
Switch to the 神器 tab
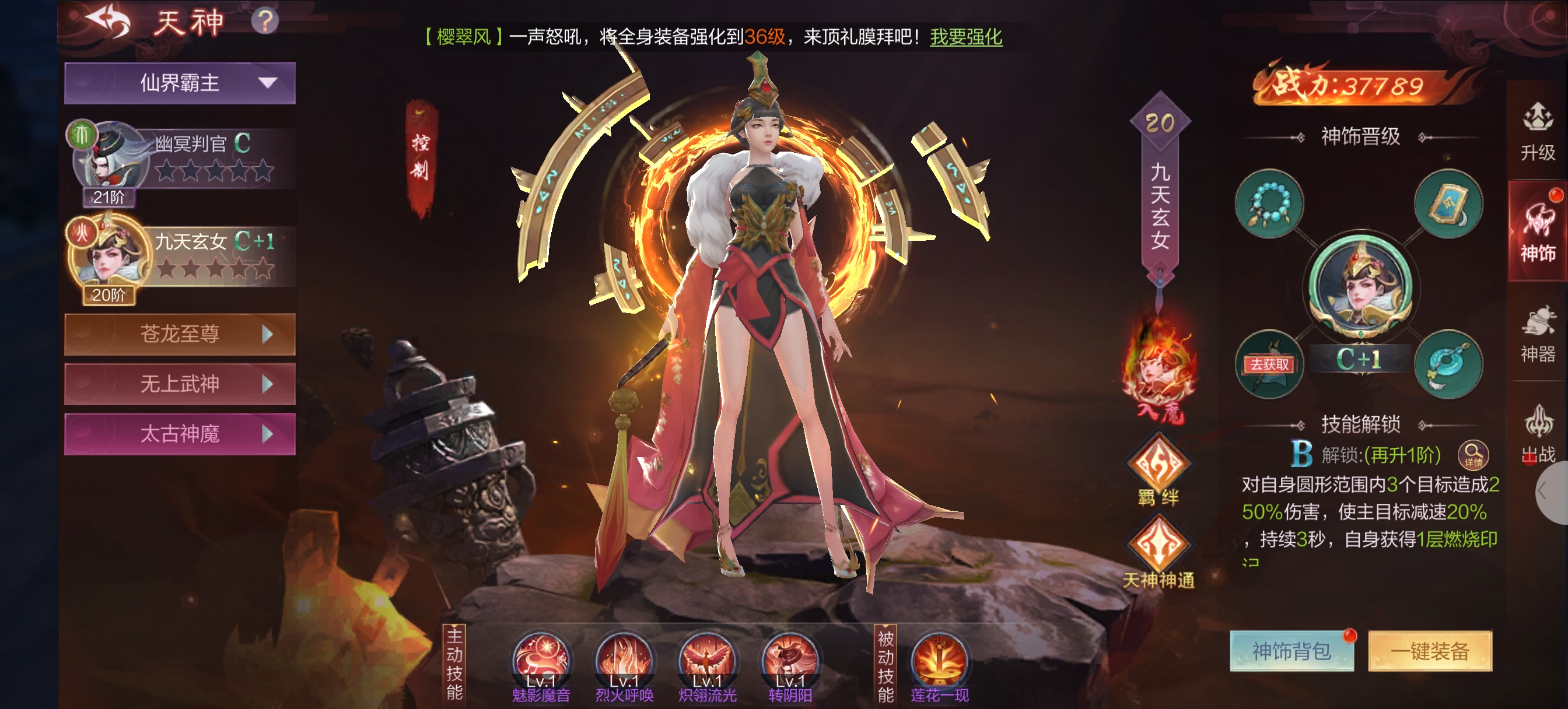1537,334
